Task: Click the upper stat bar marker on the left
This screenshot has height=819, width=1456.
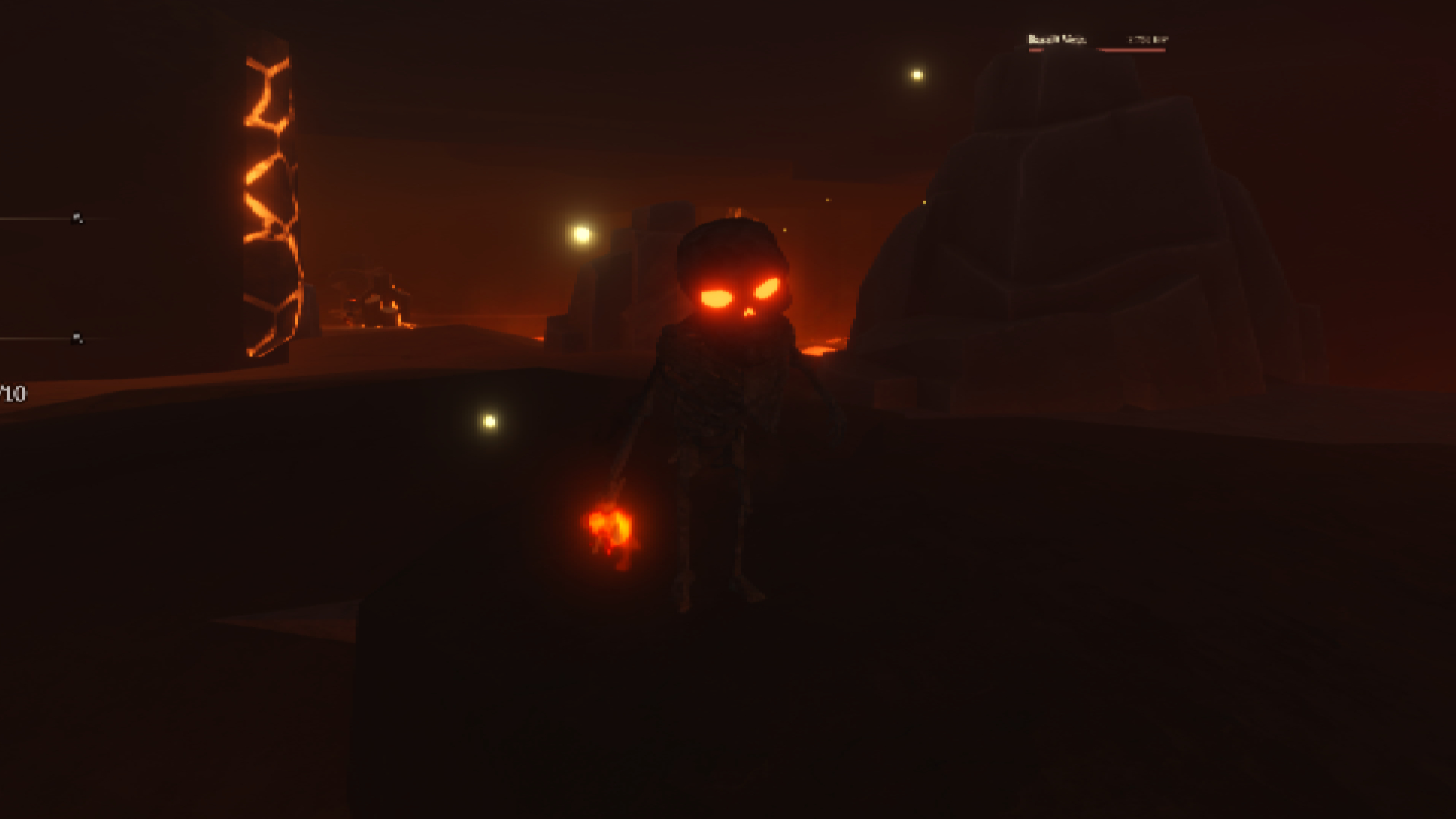Action: click(76, 217)
